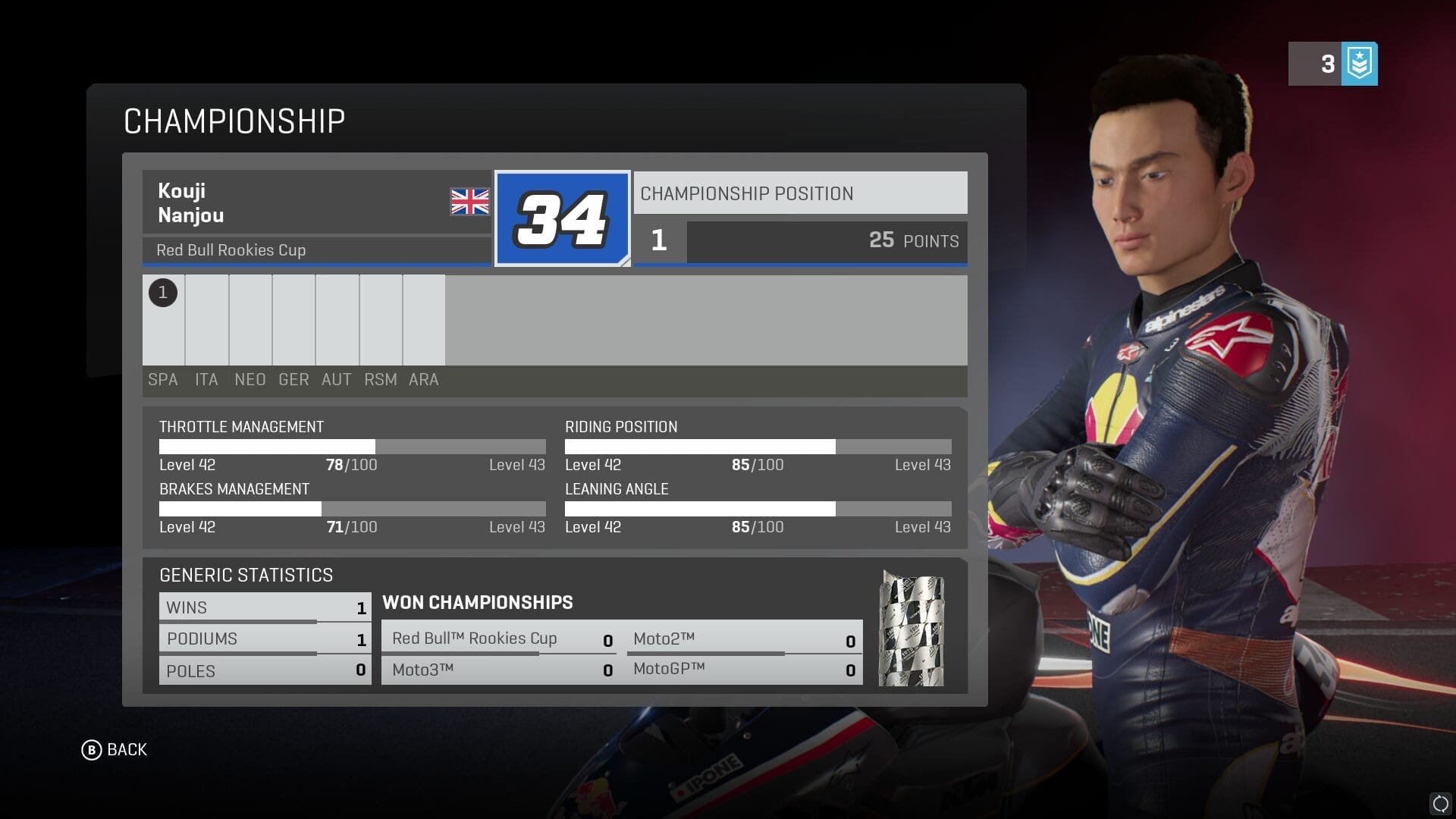This screenshot has width=1456, height=819.
Task: Click the circular sync icon in the corner
Action: [x=1440, y=803]
